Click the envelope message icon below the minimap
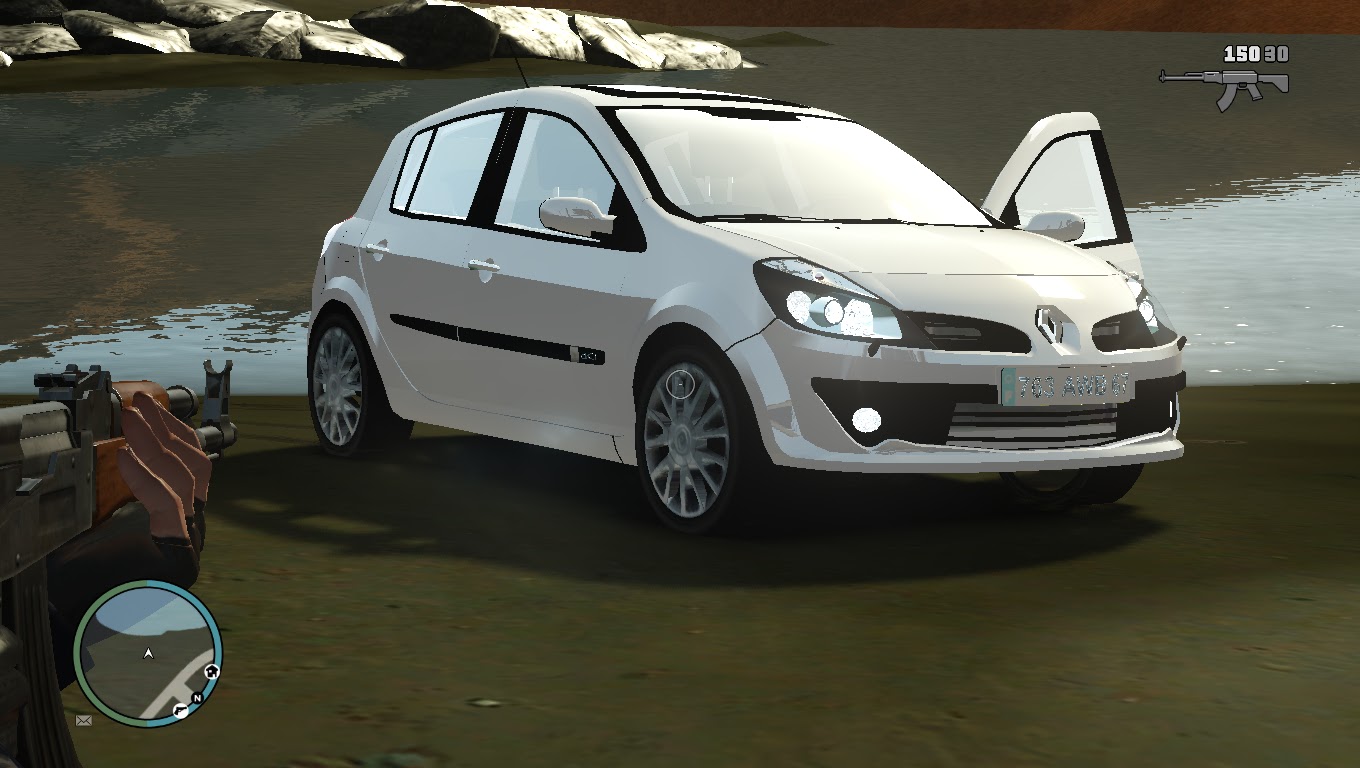 click(x=84, y=722)
